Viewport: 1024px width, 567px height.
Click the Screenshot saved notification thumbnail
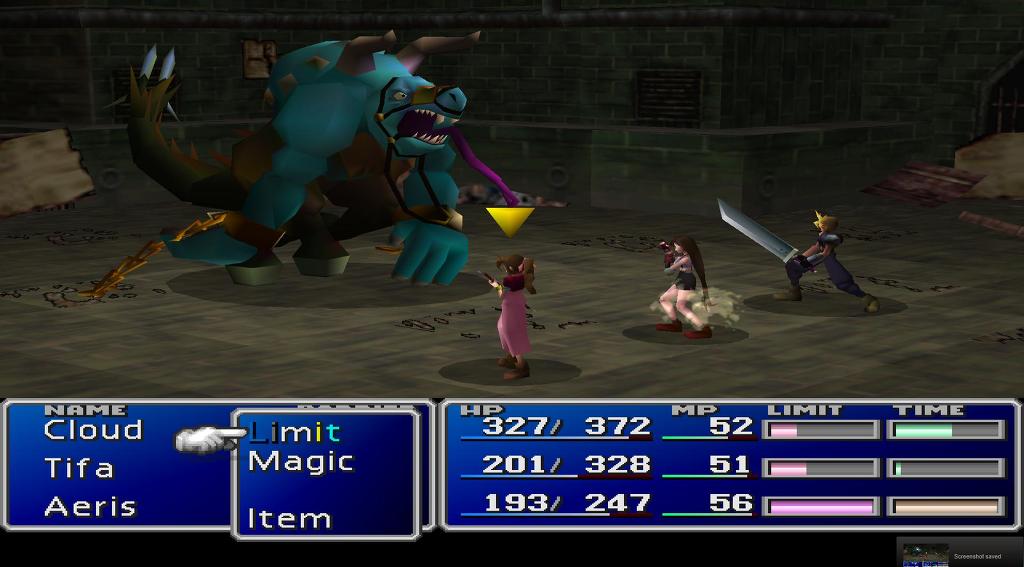[925, 555]
